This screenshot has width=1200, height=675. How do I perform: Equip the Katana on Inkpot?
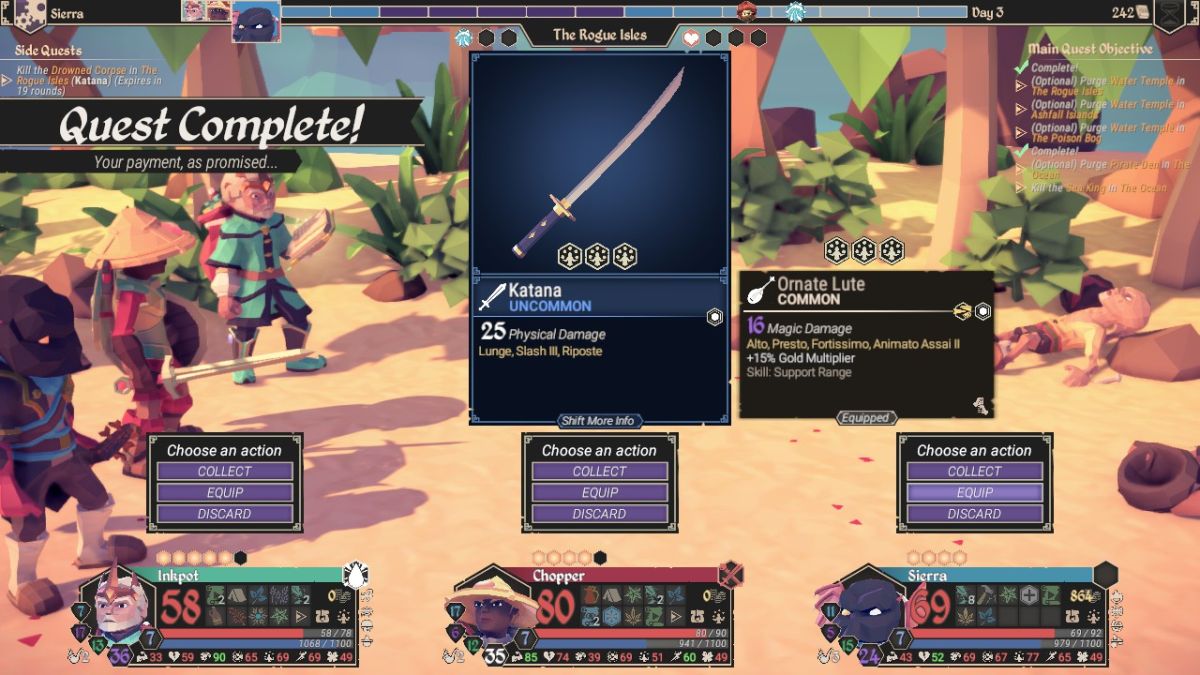point(225,492)
